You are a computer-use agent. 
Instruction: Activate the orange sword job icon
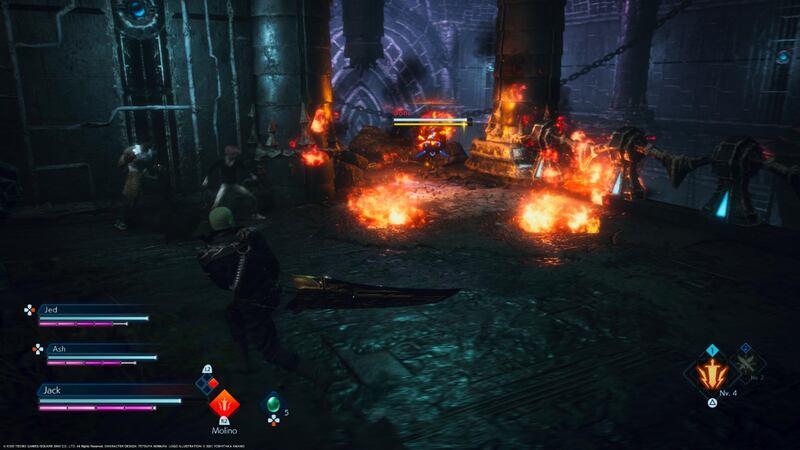711,375
